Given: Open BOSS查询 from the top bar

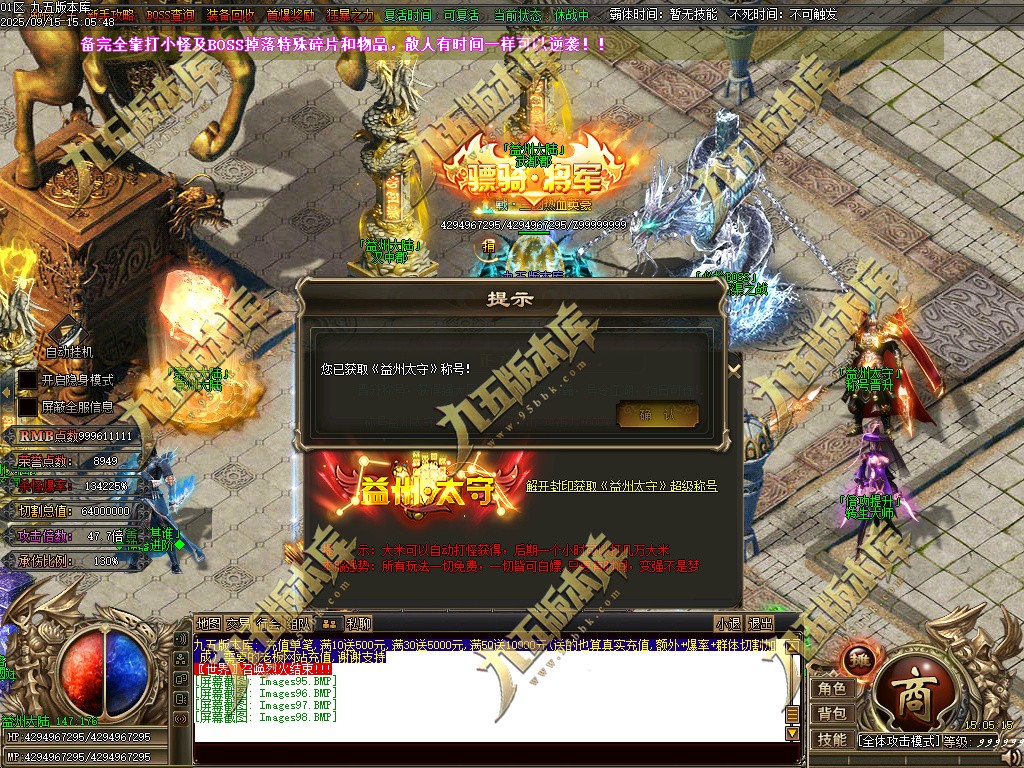Looking at the screenshot, I should point(170,16).
